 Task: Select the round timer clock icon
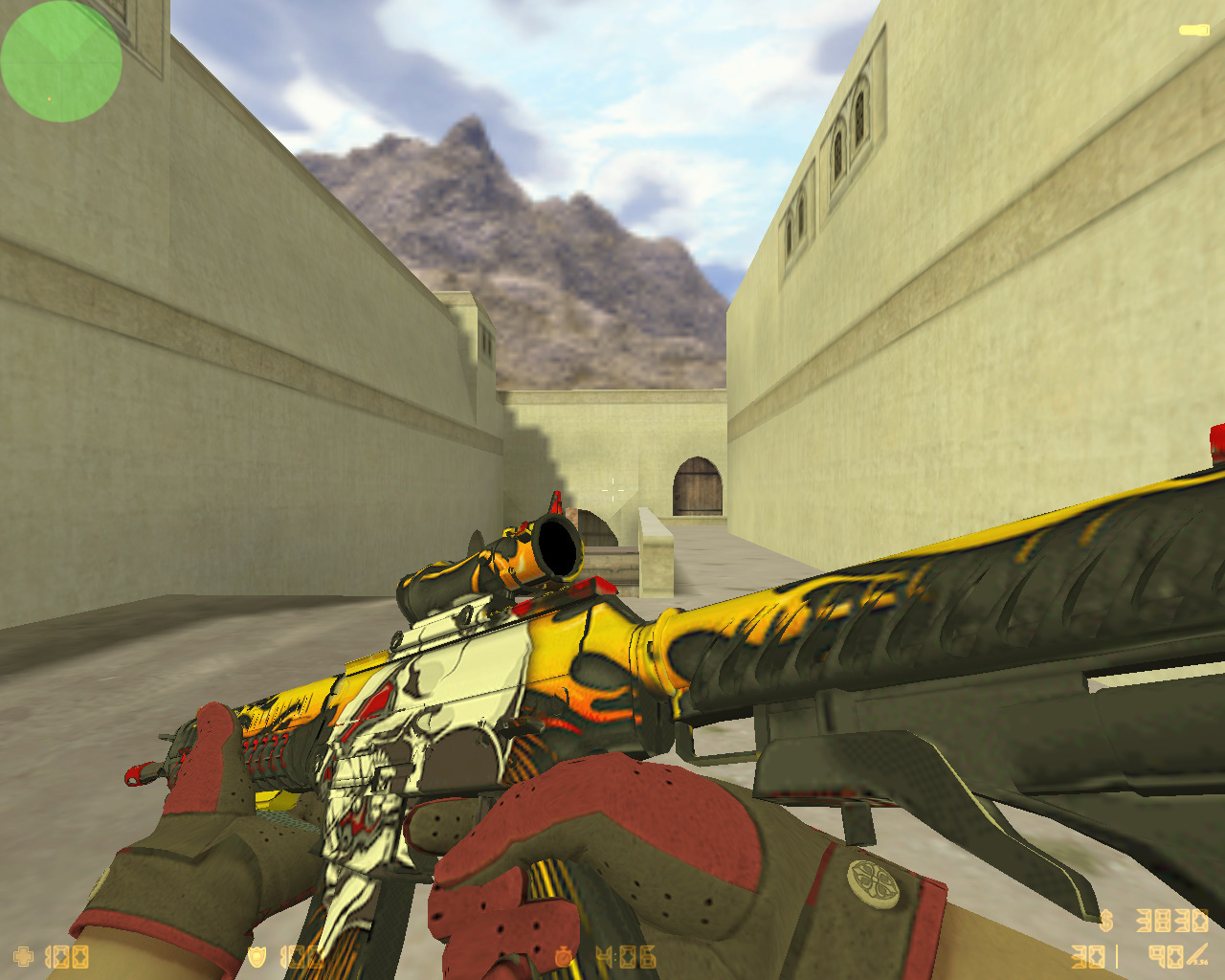566,956
